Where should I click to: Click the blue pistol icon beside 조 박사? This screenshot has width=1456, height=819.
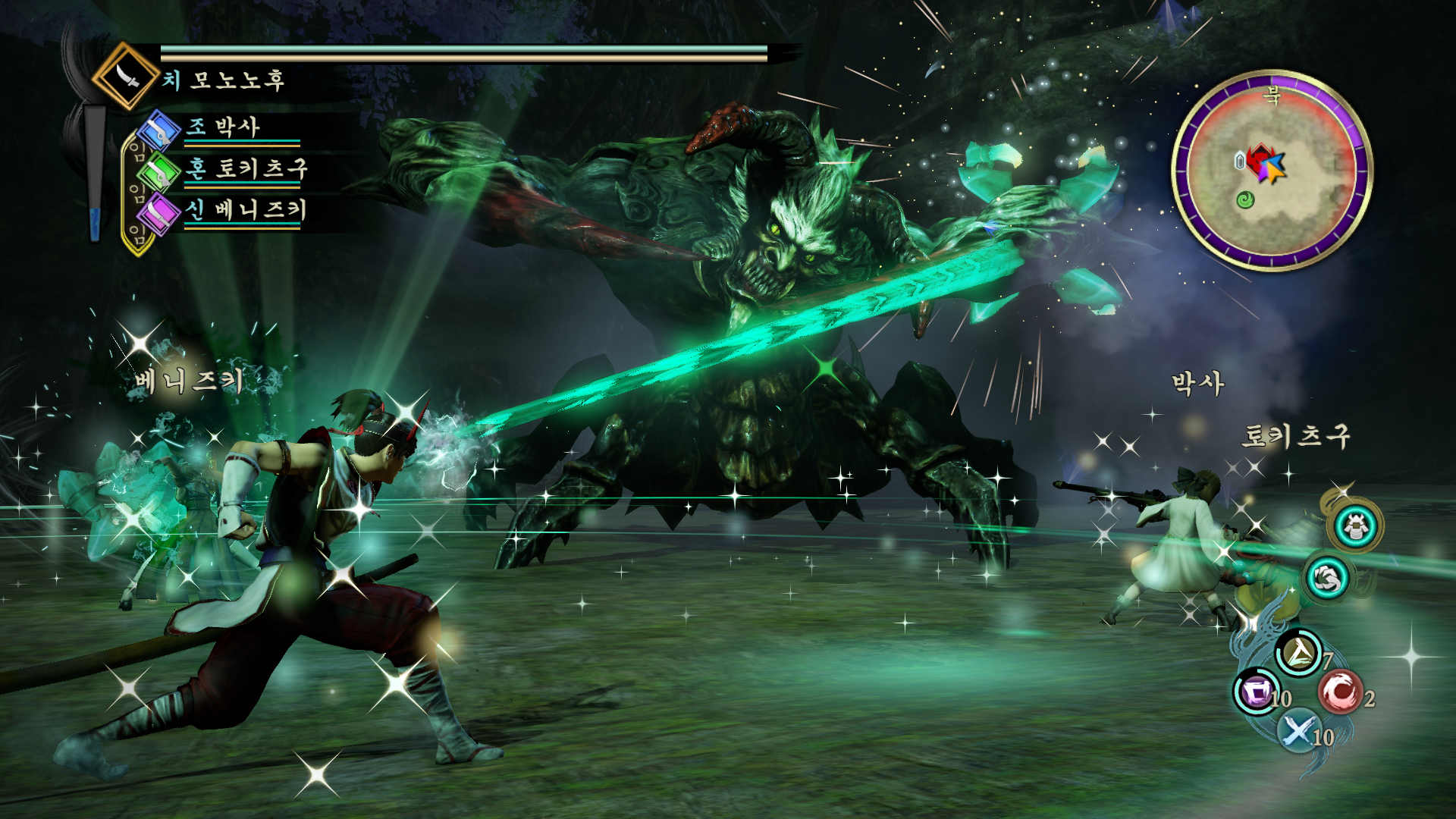161,130
